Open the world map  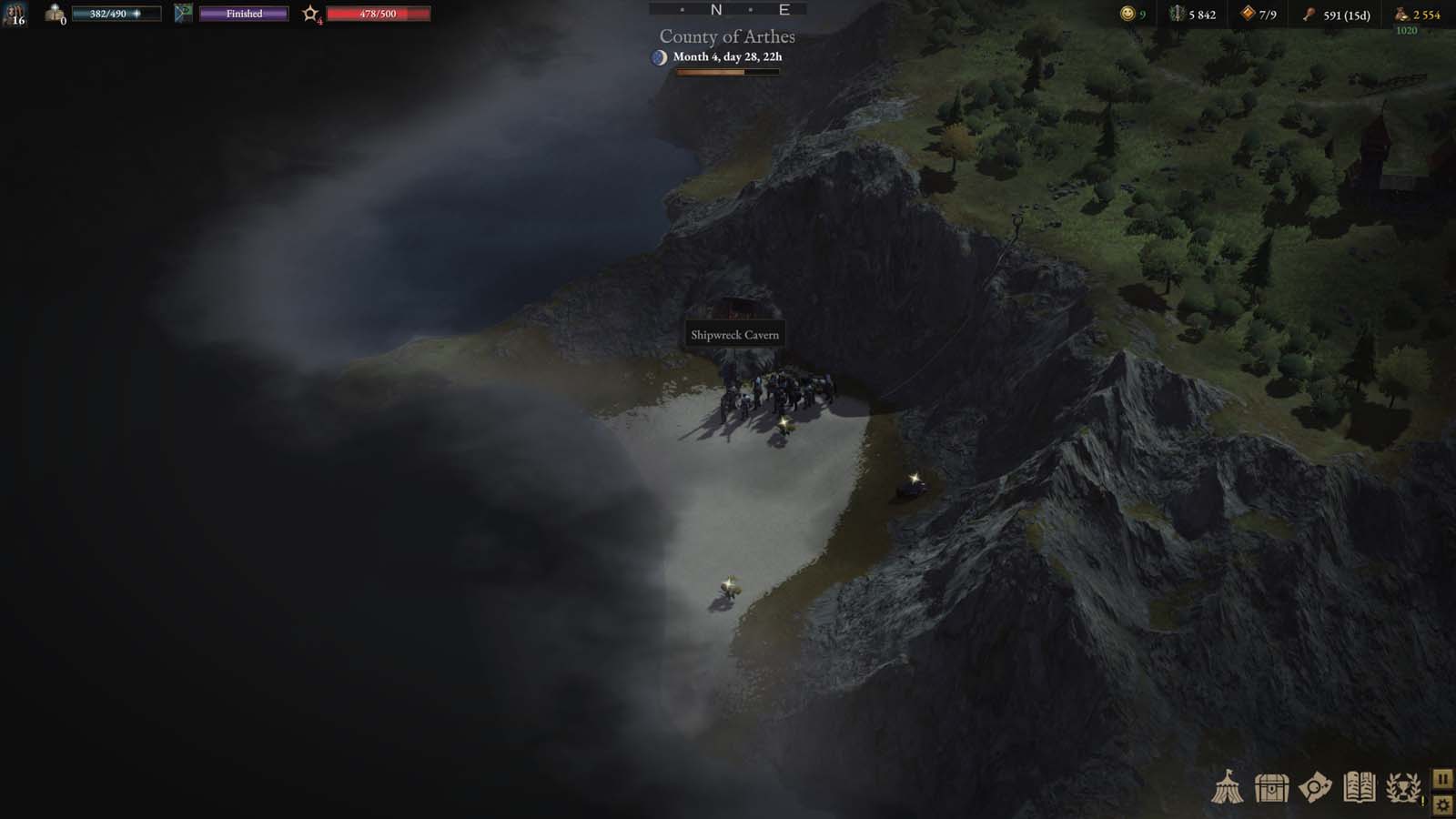coord(1315,790)
